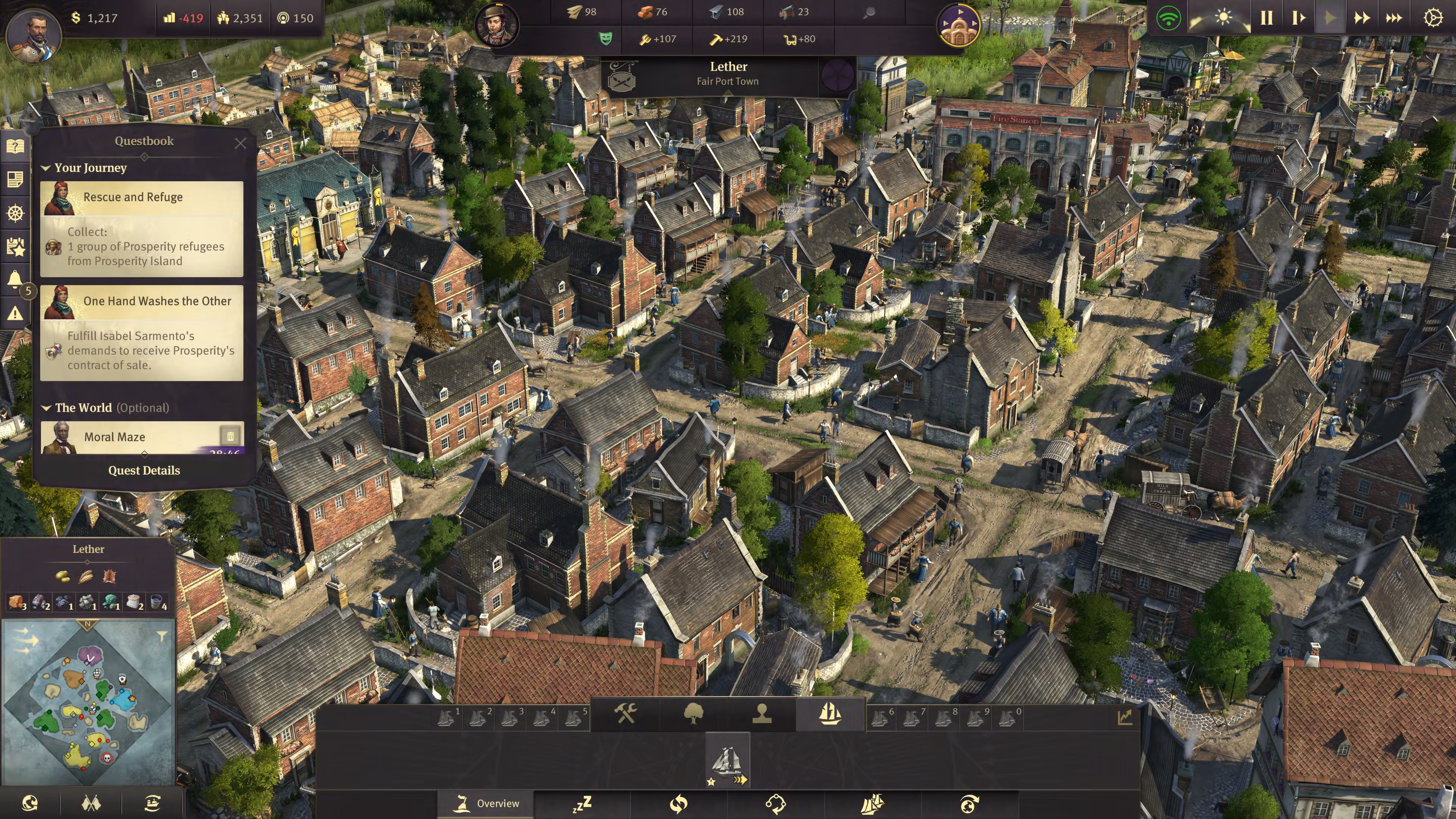Open notifications bell in the side bar
Viewport: 1456px width, 819px height.
pos(15,278)
